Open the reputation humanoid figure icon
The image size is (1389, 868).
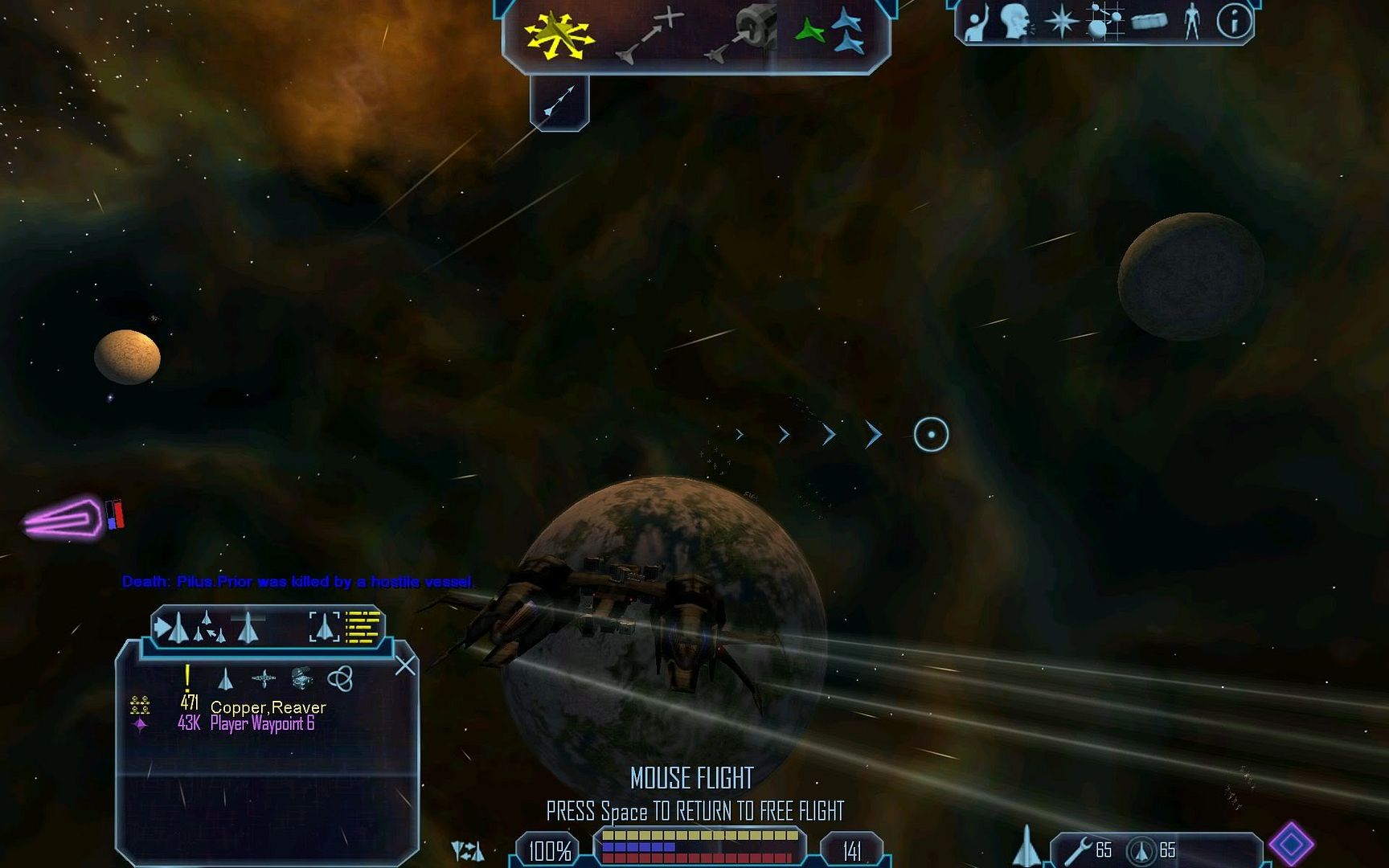coord(1191,22)
